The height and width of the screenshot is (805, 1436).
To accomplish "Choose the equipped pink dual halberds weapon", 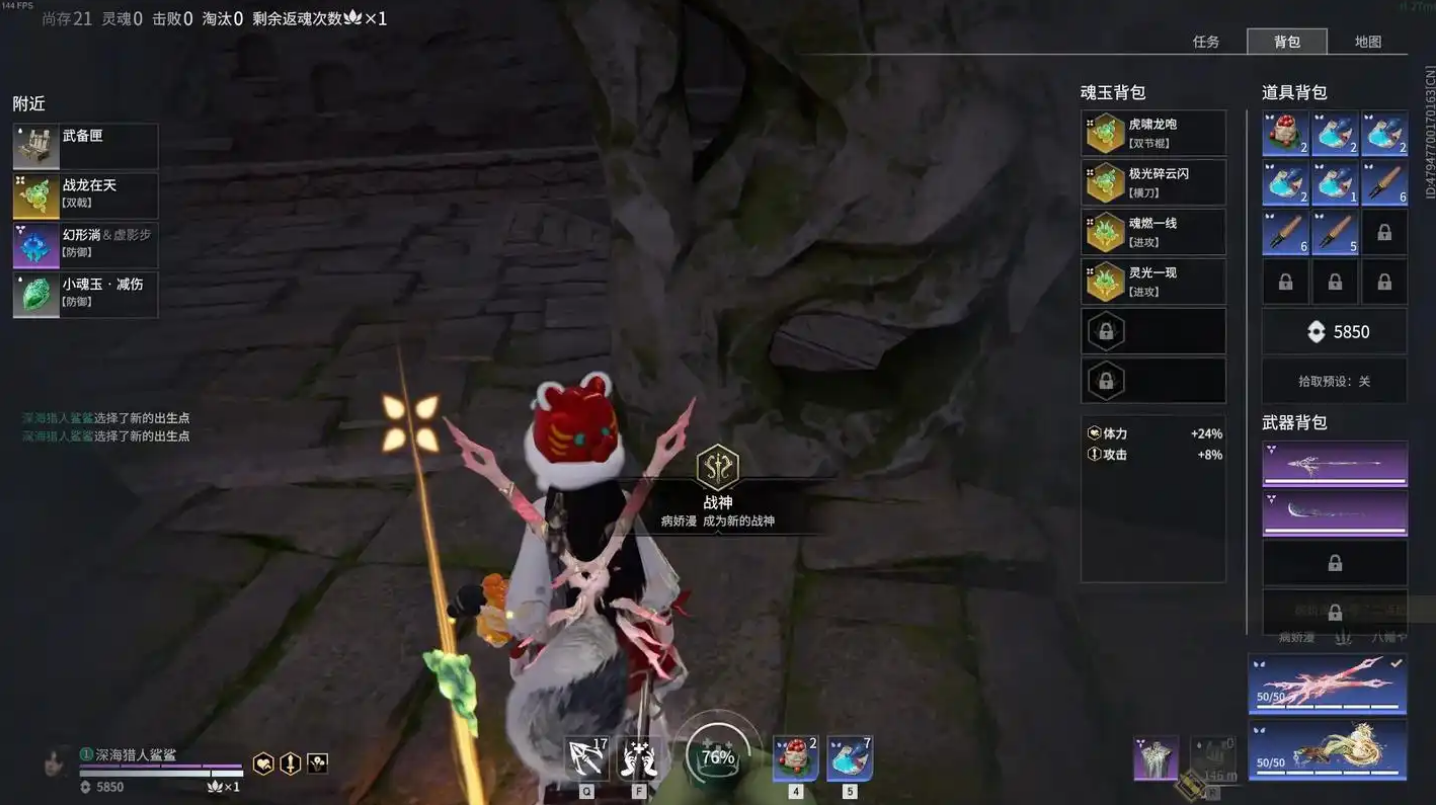I will point(1327,684).
